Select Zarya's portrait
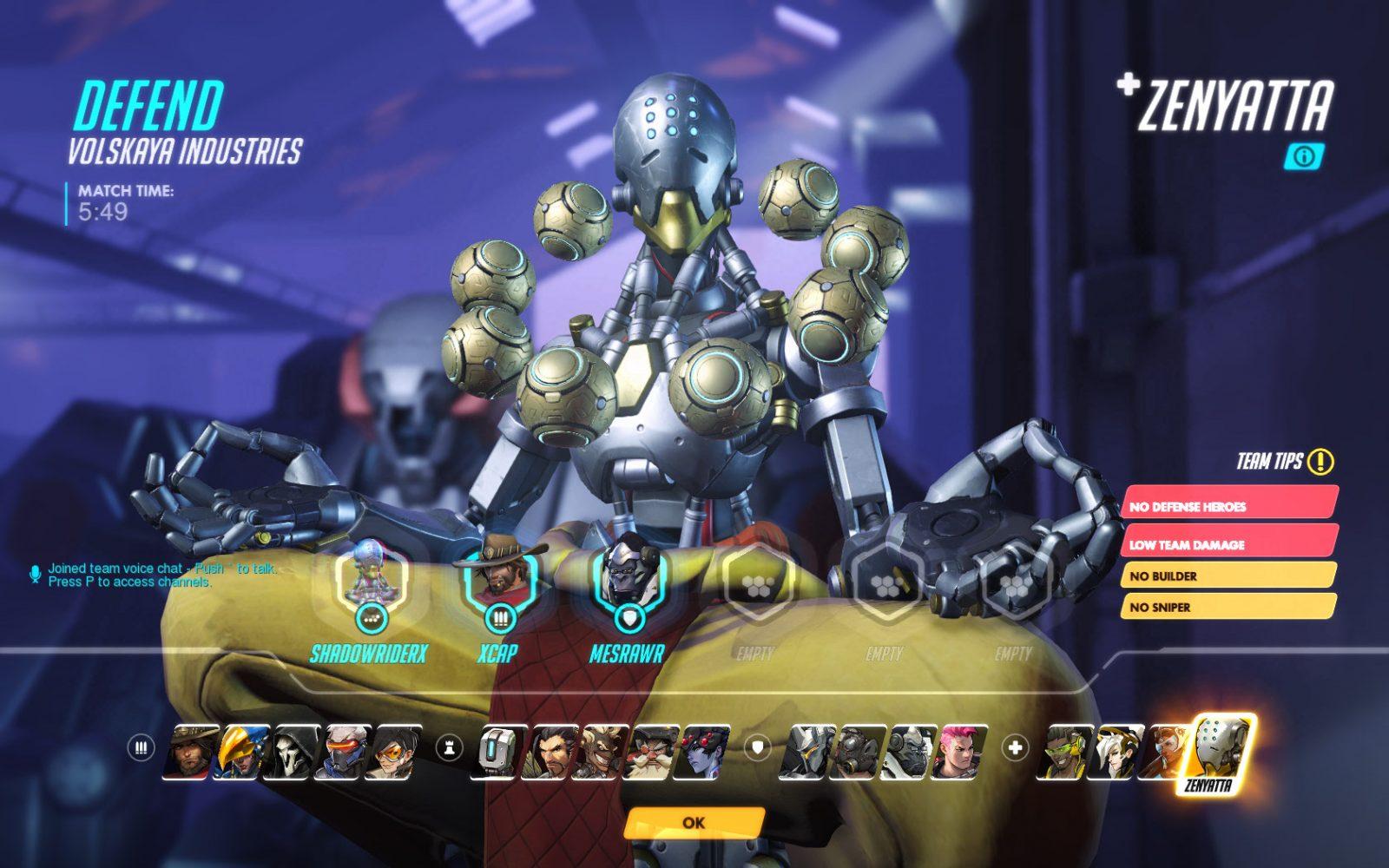Image resolution: width=1389 pixels, height=868 pixels. [958, 752]
